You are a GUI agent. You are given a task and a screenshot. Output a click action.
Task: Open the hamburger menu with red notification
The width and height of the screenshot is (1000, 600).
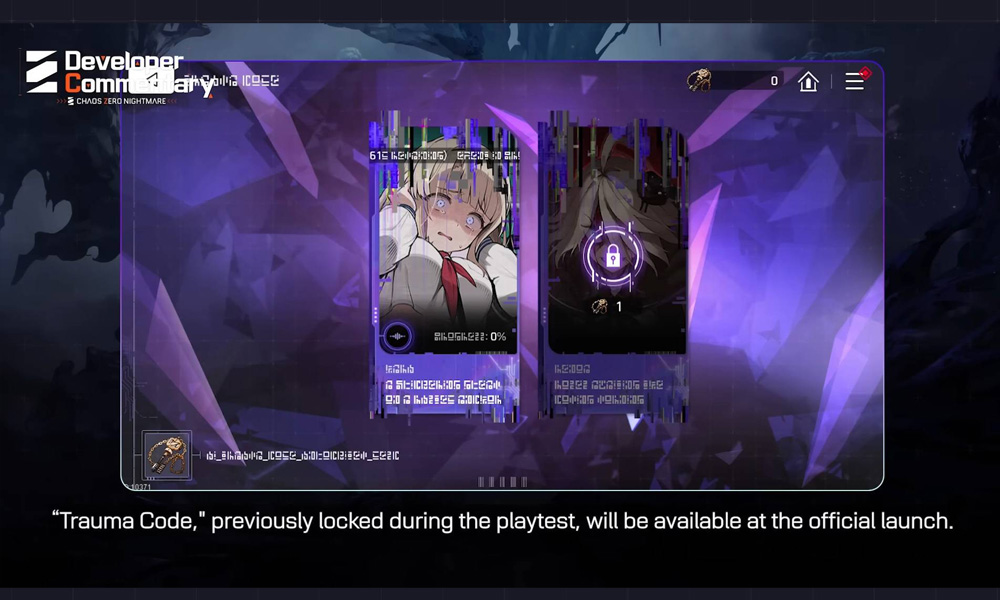855,81
